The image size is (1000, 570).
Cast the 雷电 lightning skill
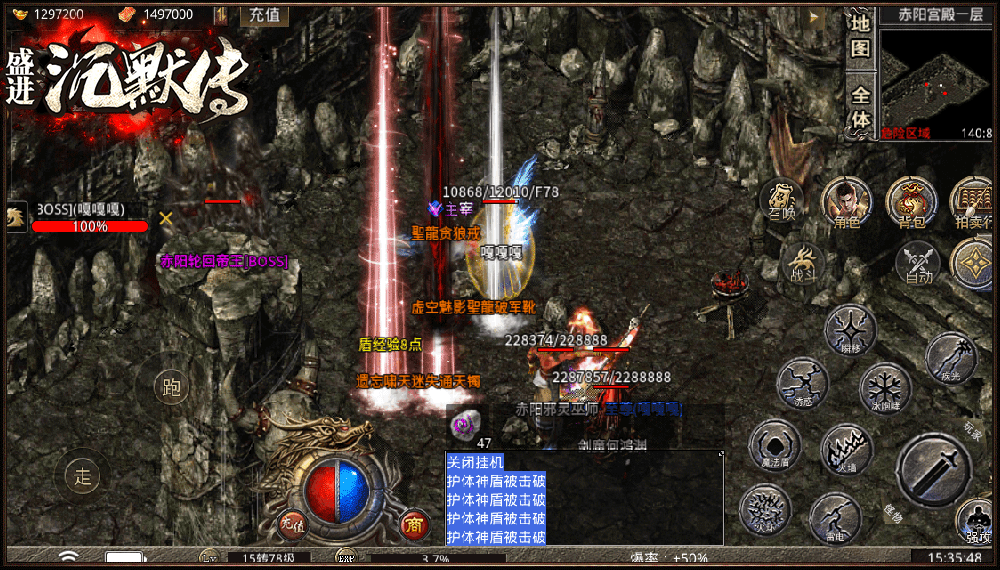tap(835, 517)
